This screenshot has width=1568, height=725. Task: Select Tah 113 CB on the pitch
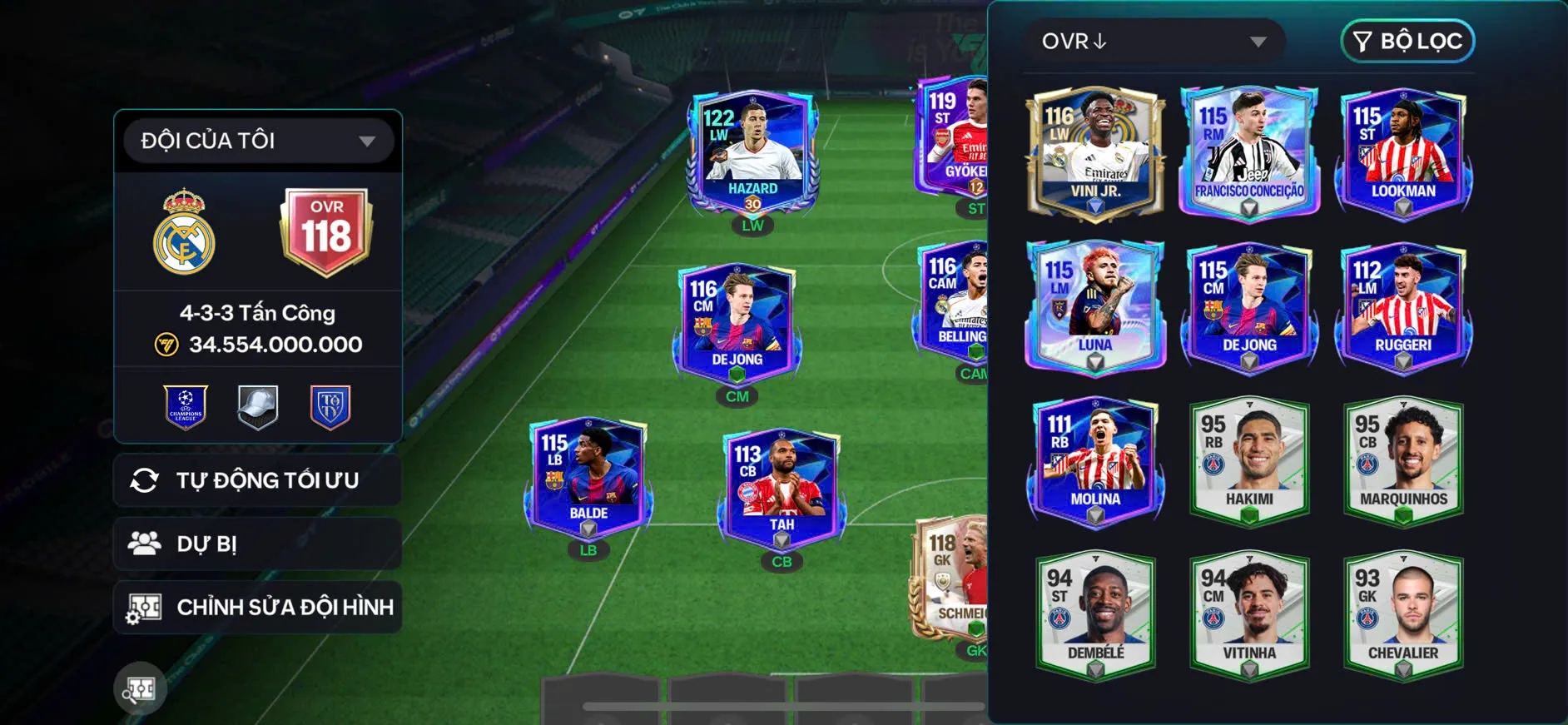click(782, 489)
